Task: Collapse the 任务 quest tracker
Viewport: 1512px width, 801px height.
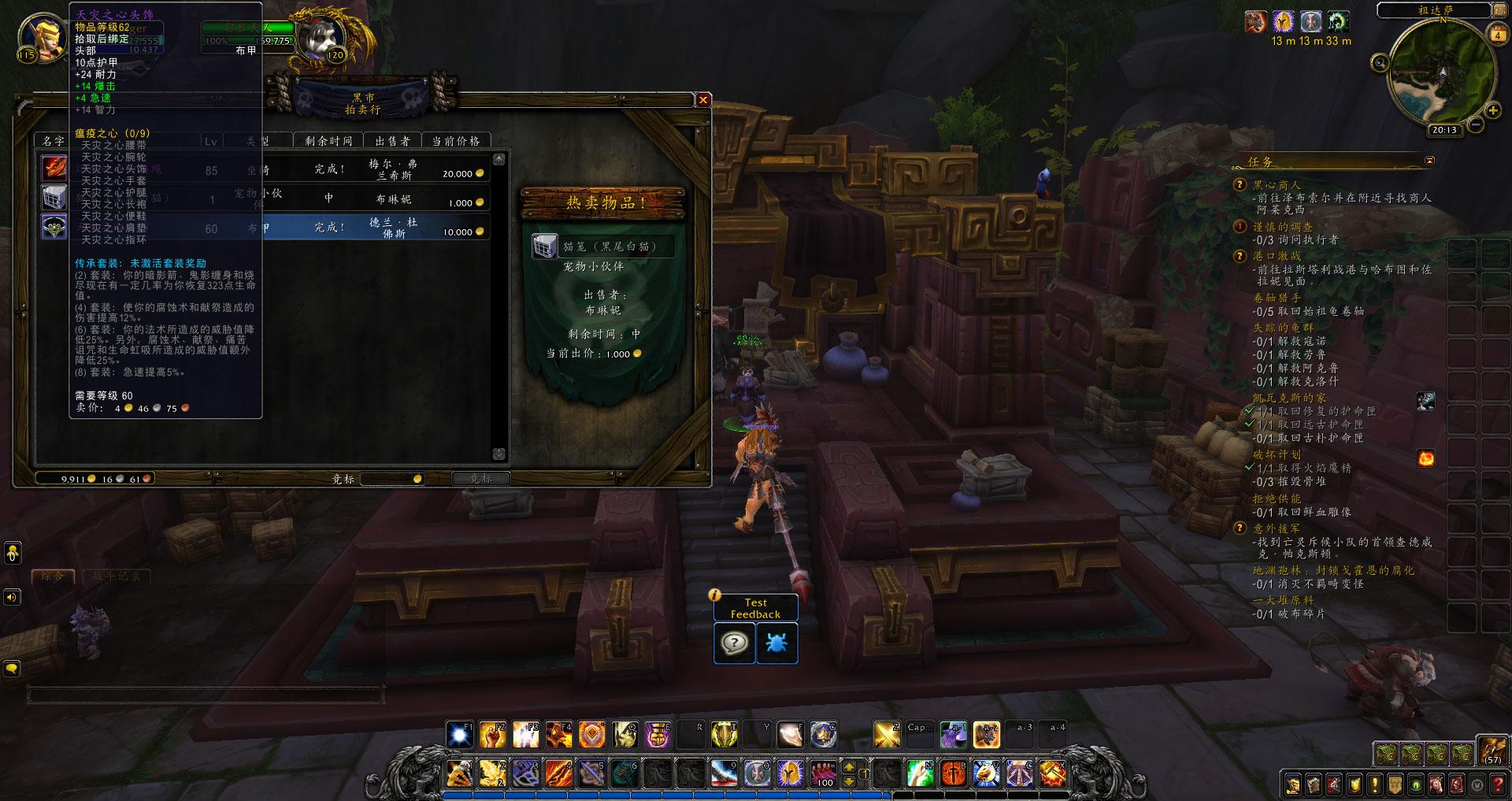Action: 1429,161
